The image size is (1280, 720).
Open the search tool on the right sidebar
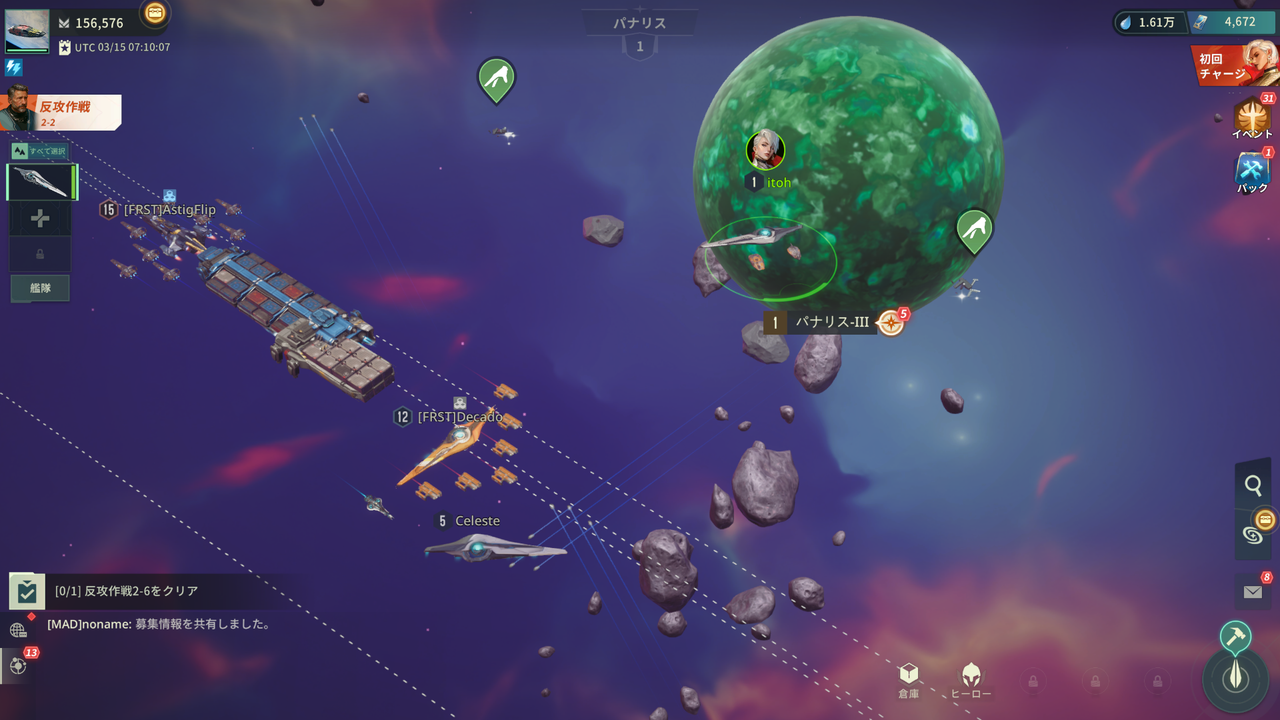[1254, 485]
